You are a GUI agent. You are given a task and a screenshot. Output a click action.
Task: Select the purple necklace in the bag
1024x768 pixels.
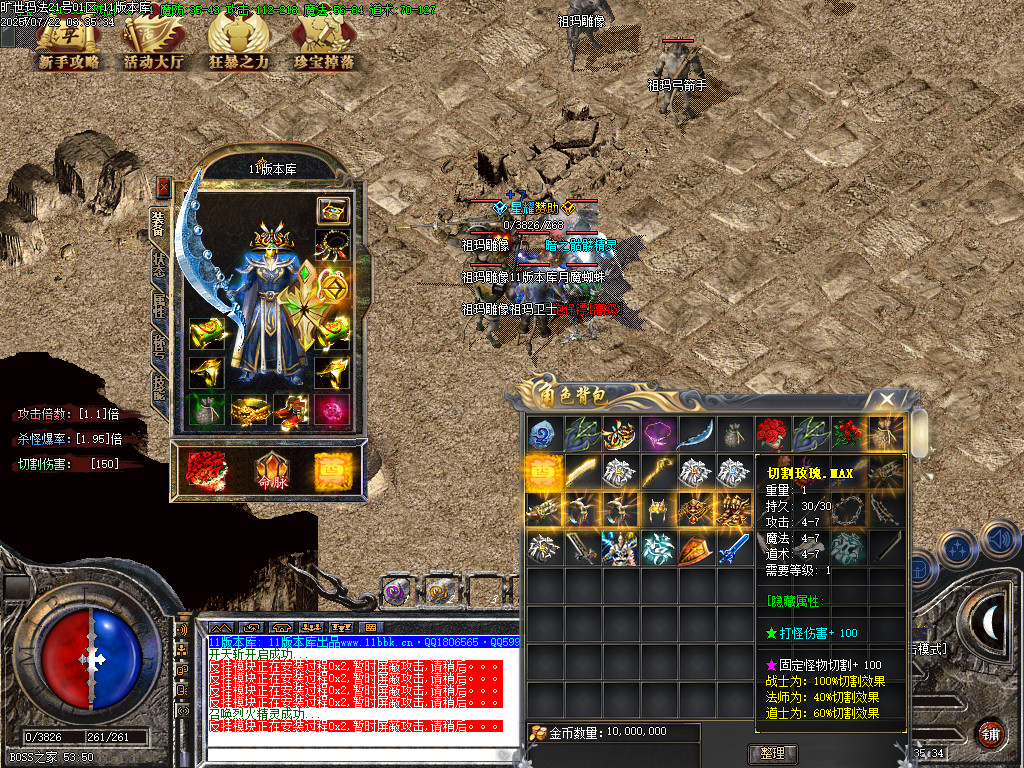click(658, 434)
